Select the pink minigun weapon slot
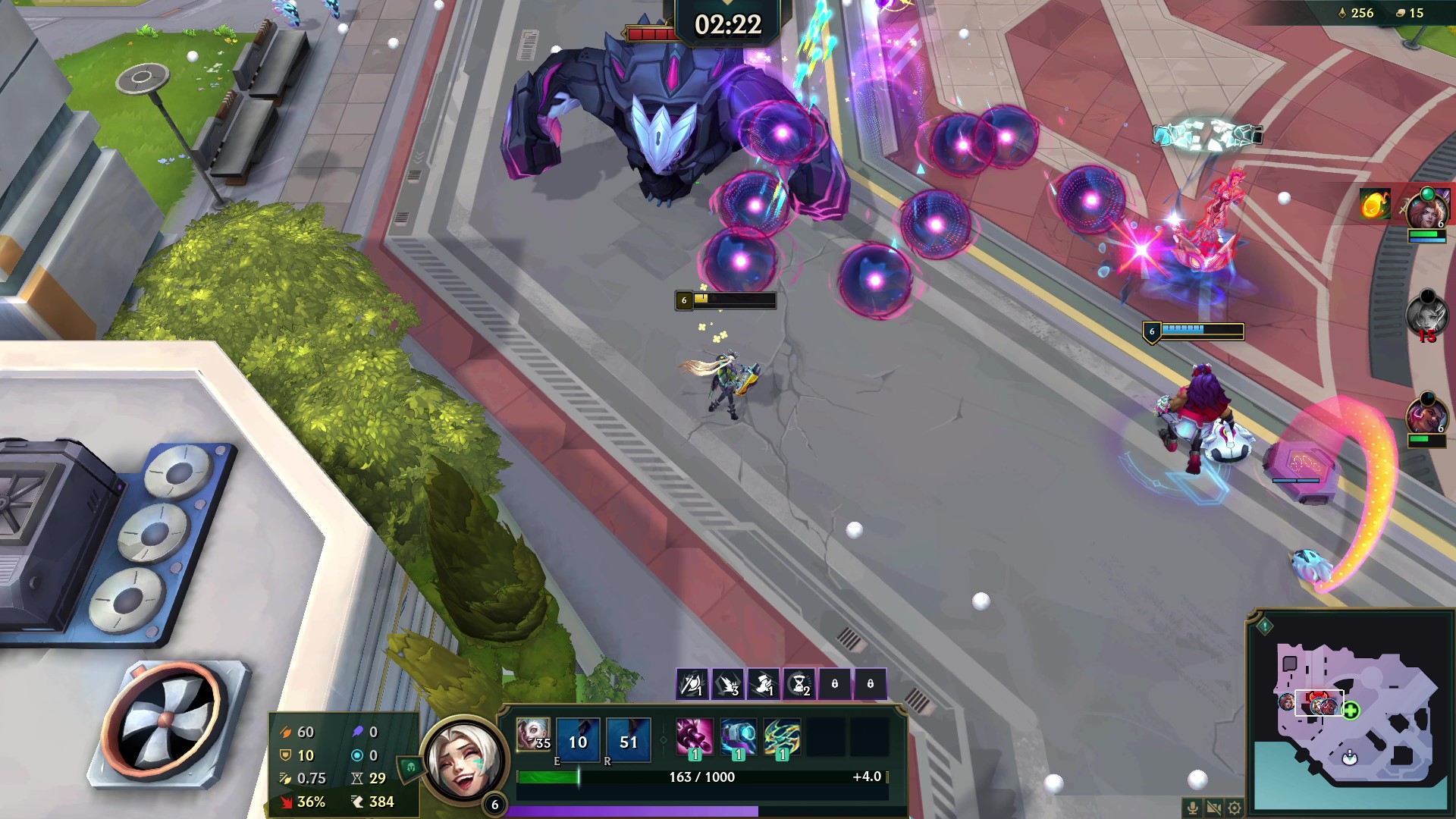 pyautogui.click(x=694, y=736)
